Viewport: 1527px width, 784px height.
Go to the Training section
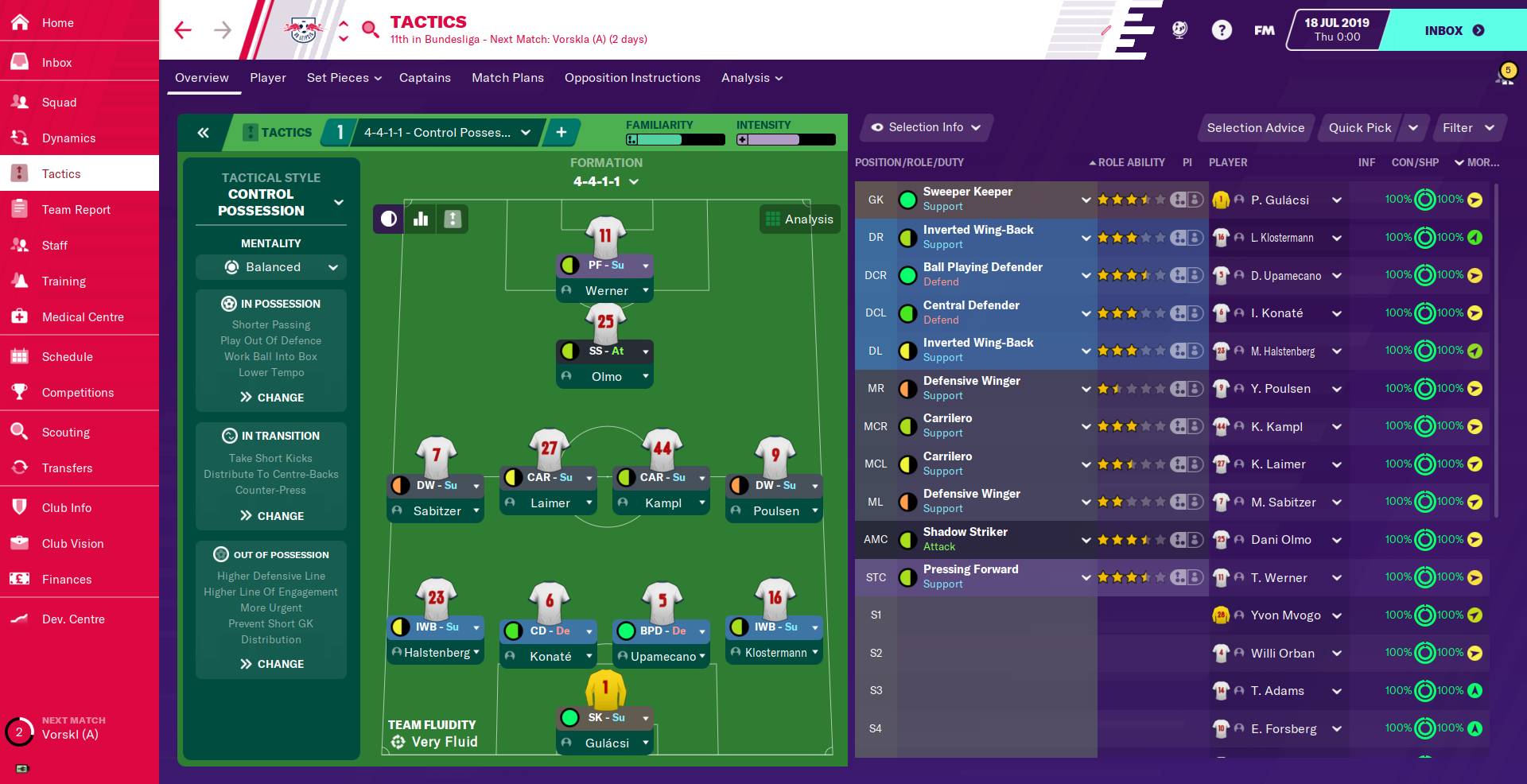(64, 281)
